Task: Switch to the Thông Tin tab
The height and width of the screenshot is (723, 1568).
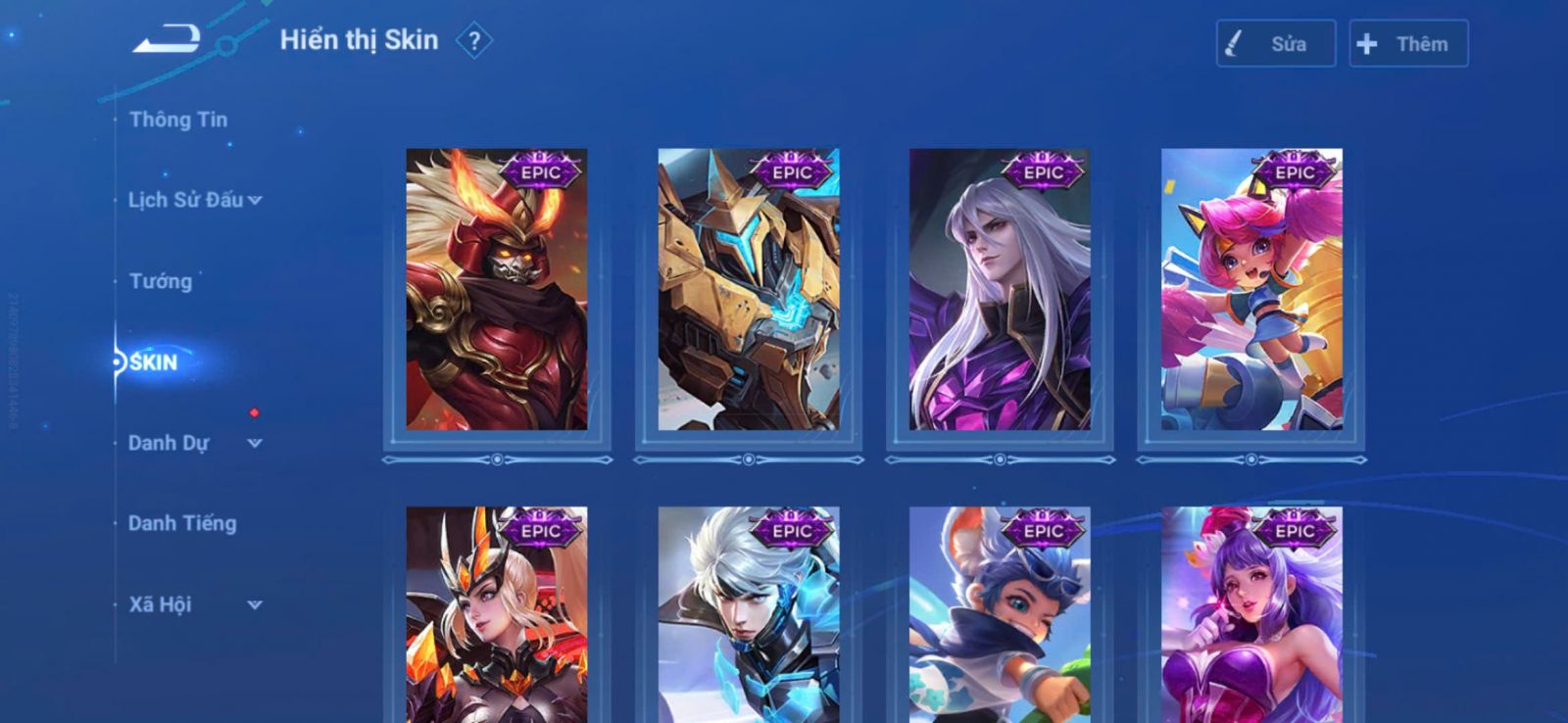Action: click(177, 120)
